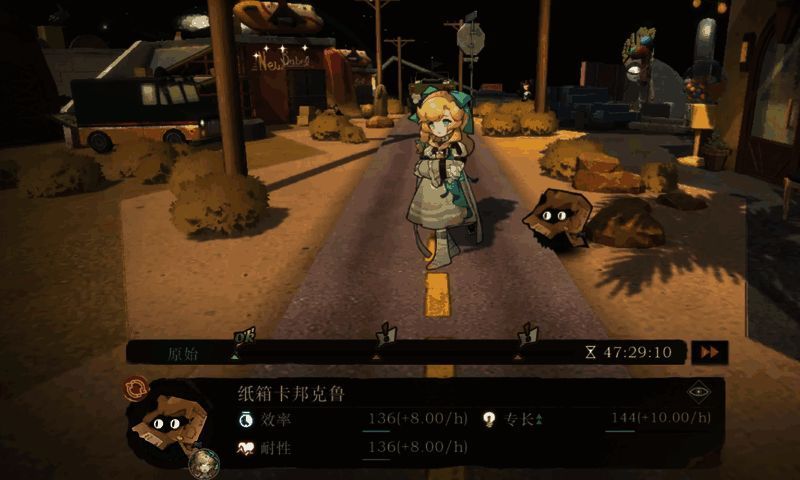The width and height of the screenshot is (800, 480).
Task: Click the fast-forward double arrow button
Action: [x=710, y=352]
